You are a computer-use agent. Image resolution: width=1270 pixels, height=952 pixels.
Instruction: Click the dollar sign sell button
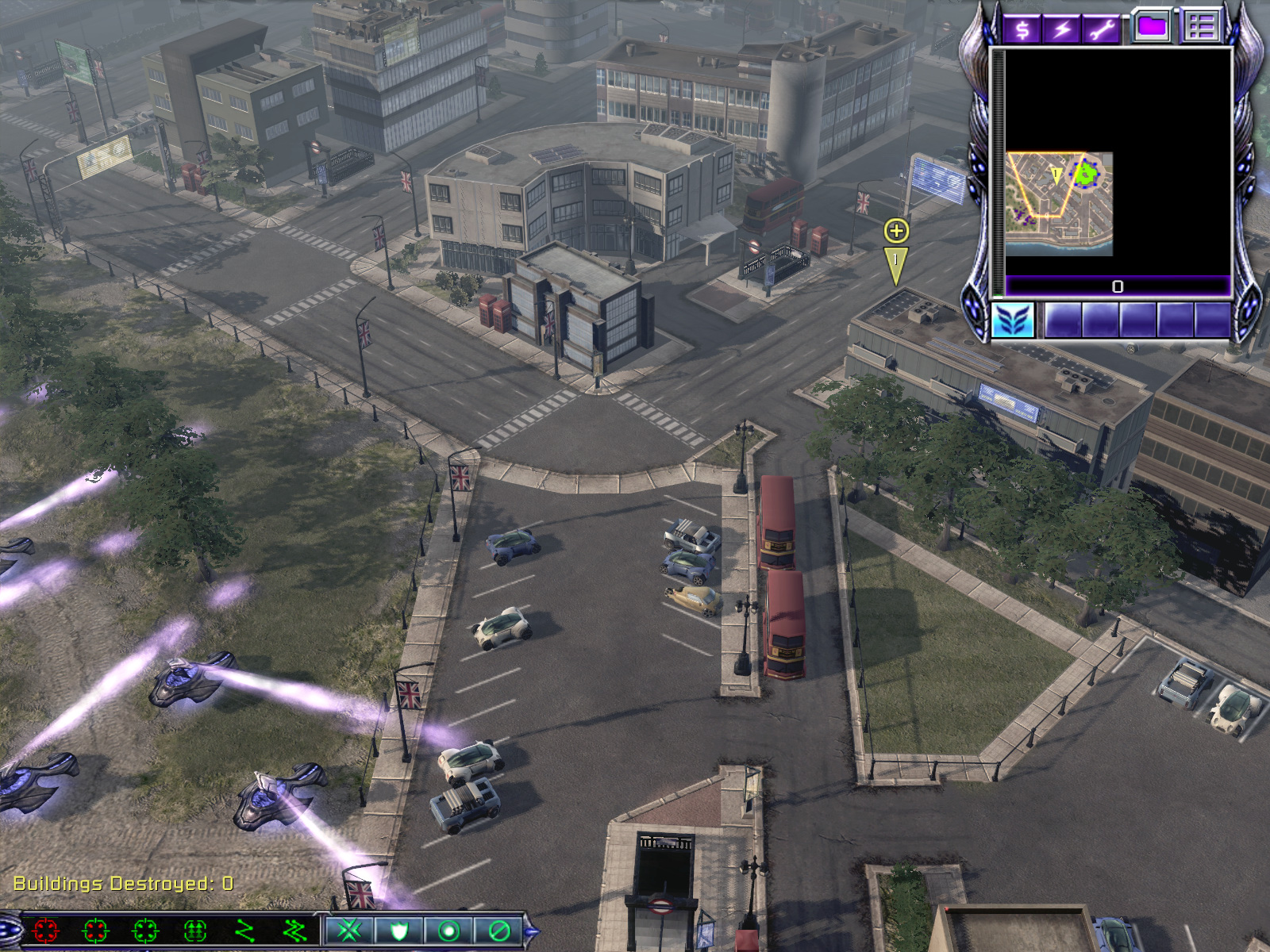pos(1022,29)
